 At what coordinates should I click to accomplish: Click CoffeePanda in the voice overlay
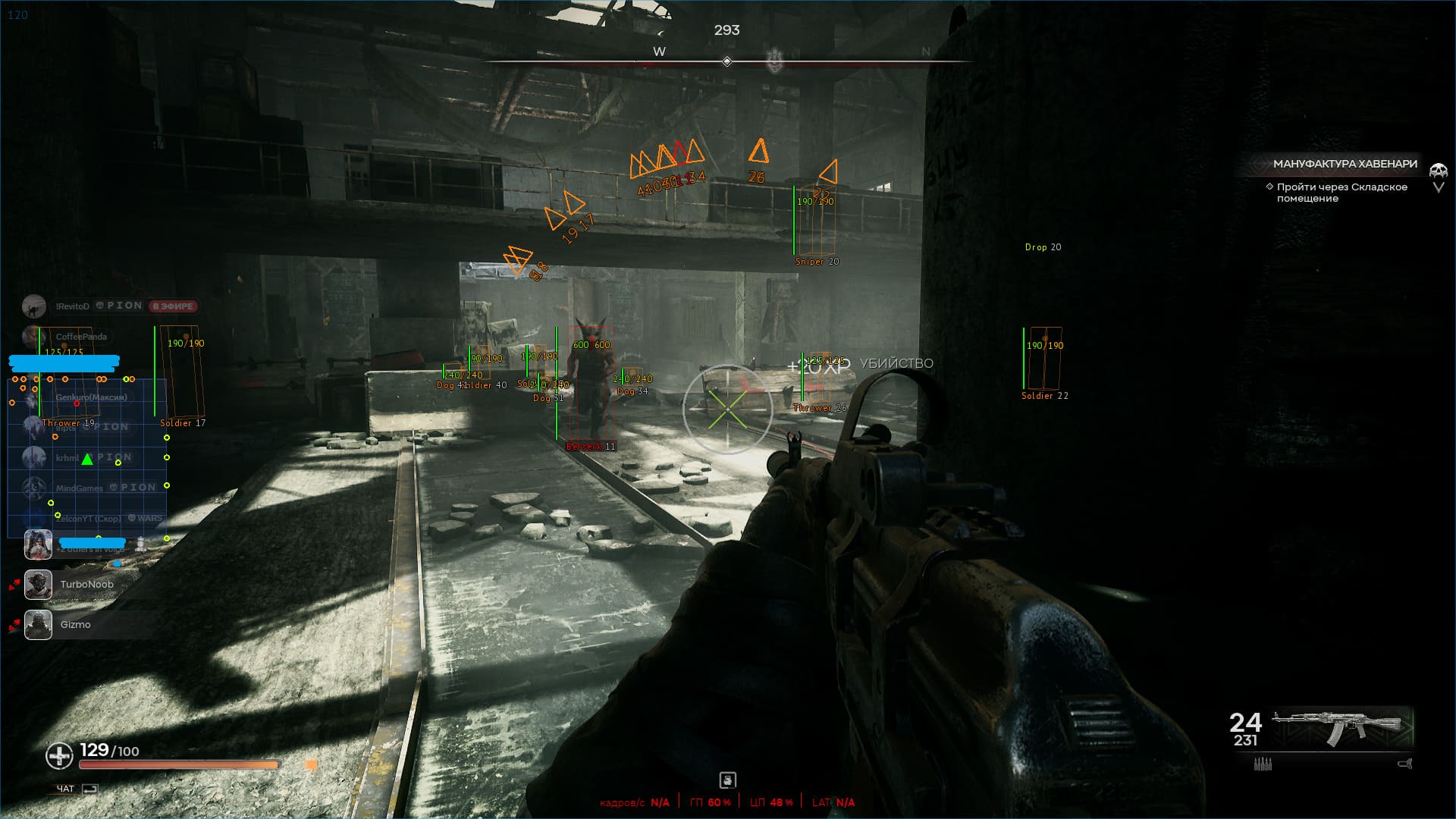pyautogui.click(x=81, y=337)
